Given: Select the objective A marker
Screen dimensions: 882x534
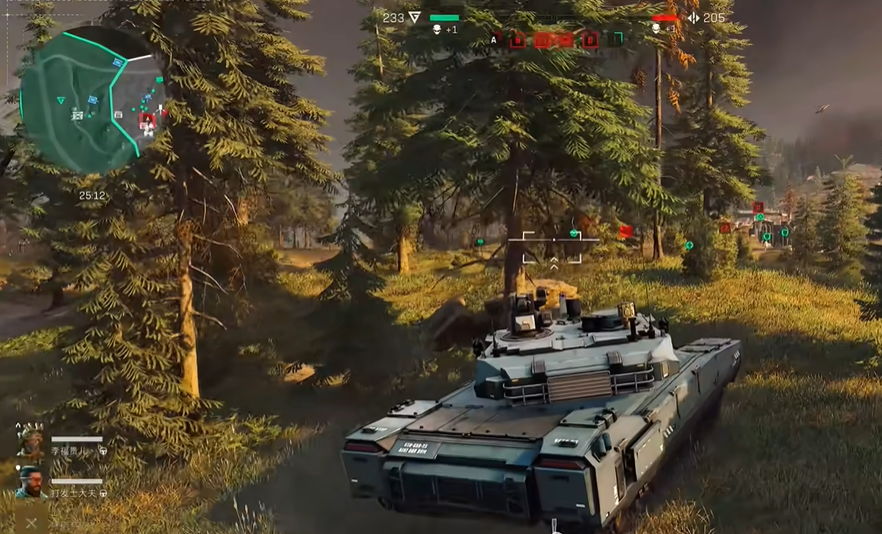Looking at the screenshot, I should tap(494, 39).
